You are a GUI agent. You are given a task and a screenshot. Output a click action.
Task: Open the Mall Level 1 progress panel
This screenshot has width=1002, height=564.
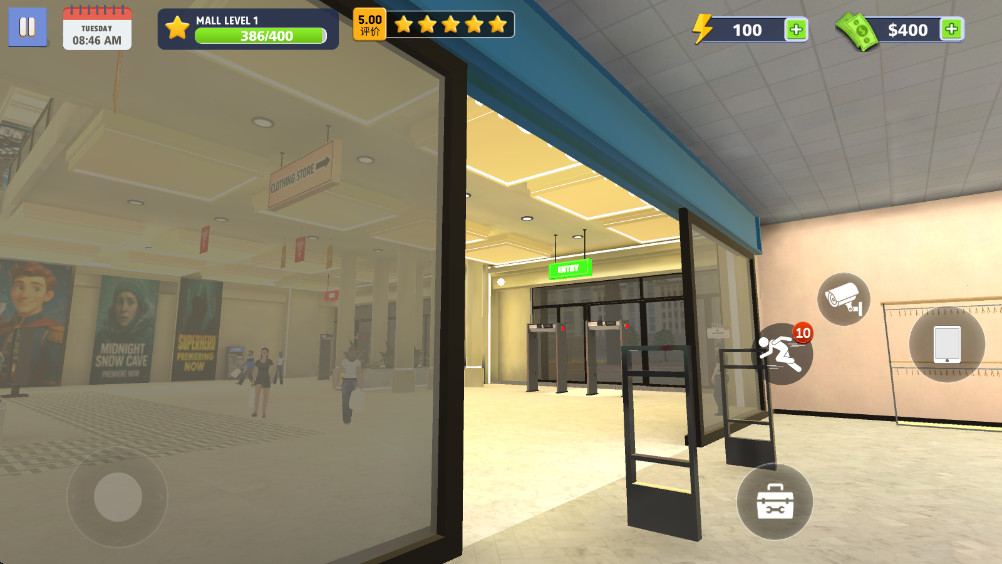(x=248, y=29)
